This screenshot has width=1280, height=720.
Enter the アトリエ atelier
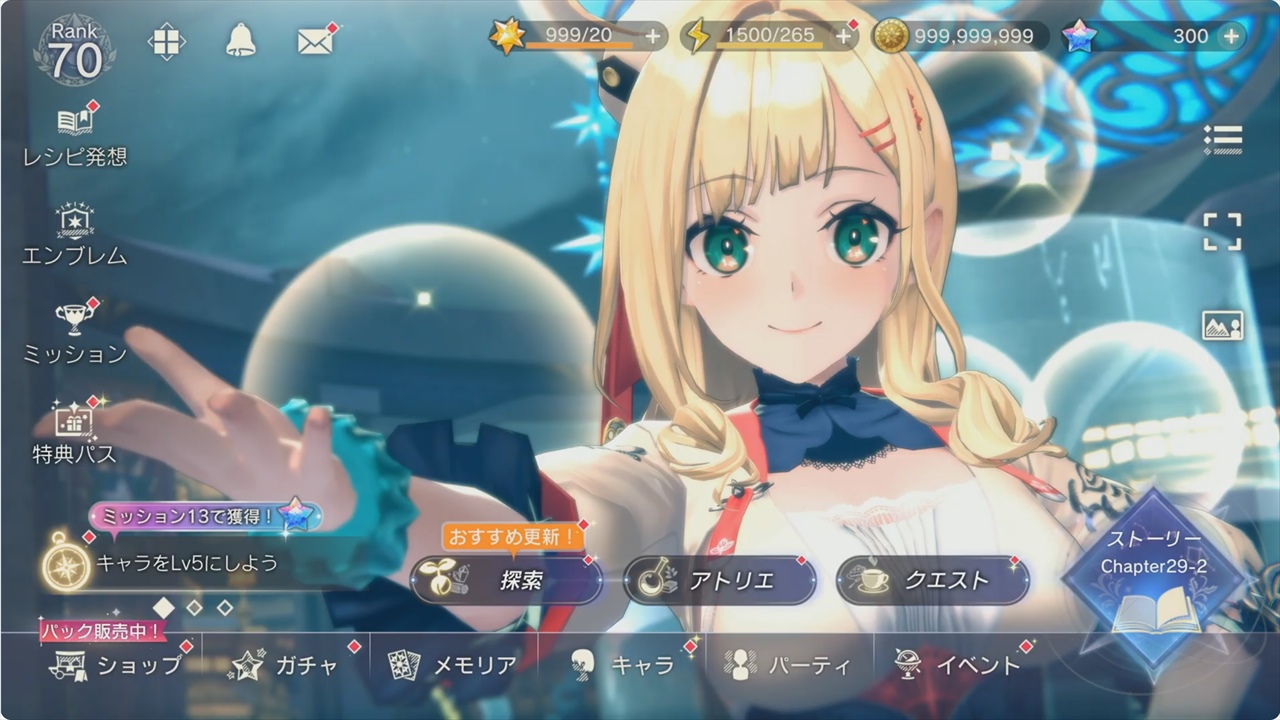(x=719, y=581)
